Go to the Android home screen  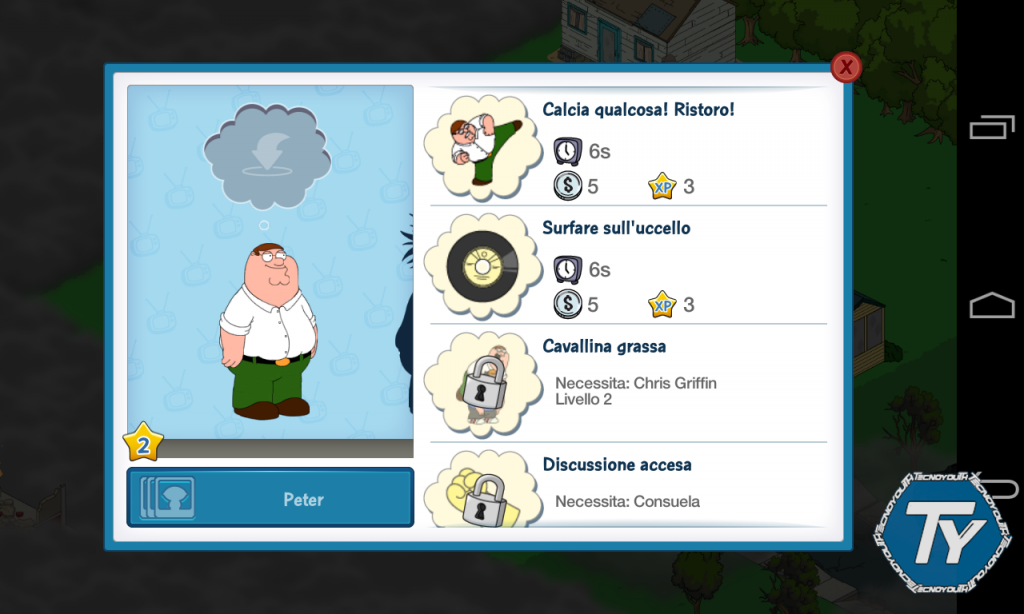pyautogui.click(x=990, y=305)
